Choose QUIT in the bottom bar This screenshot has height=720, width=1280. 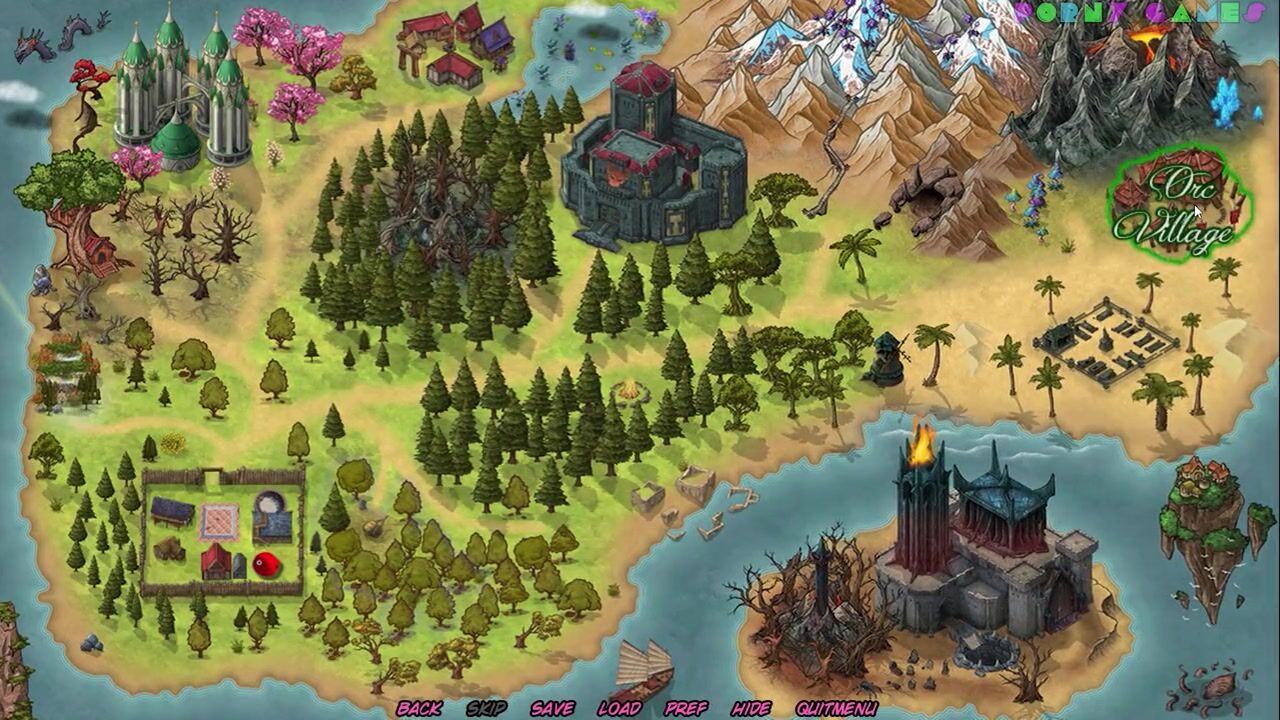pyautogui.click(x=813, y=708)
